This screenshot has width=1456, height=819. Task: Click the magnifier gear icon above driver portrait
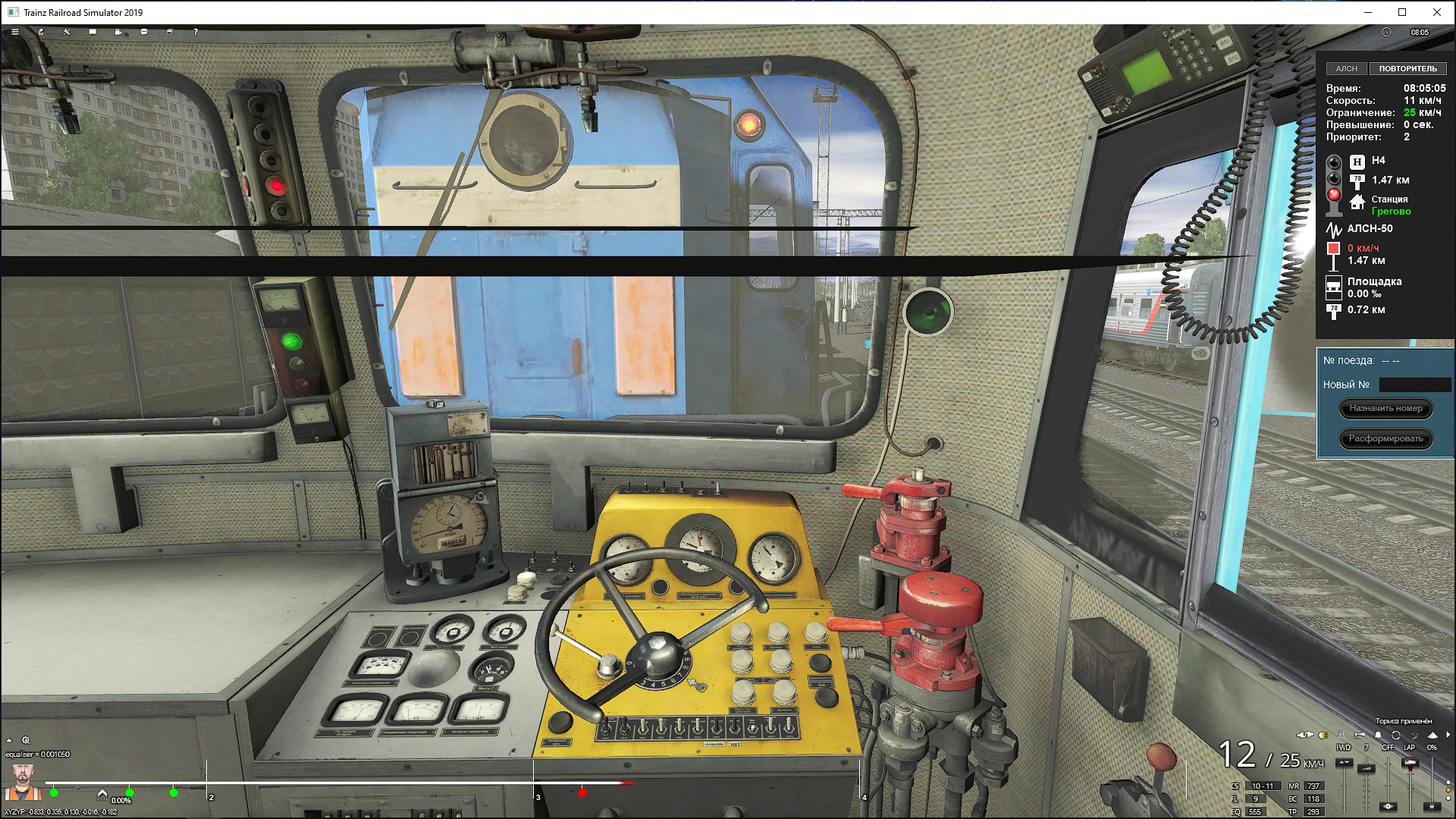(x=26, y=740)
